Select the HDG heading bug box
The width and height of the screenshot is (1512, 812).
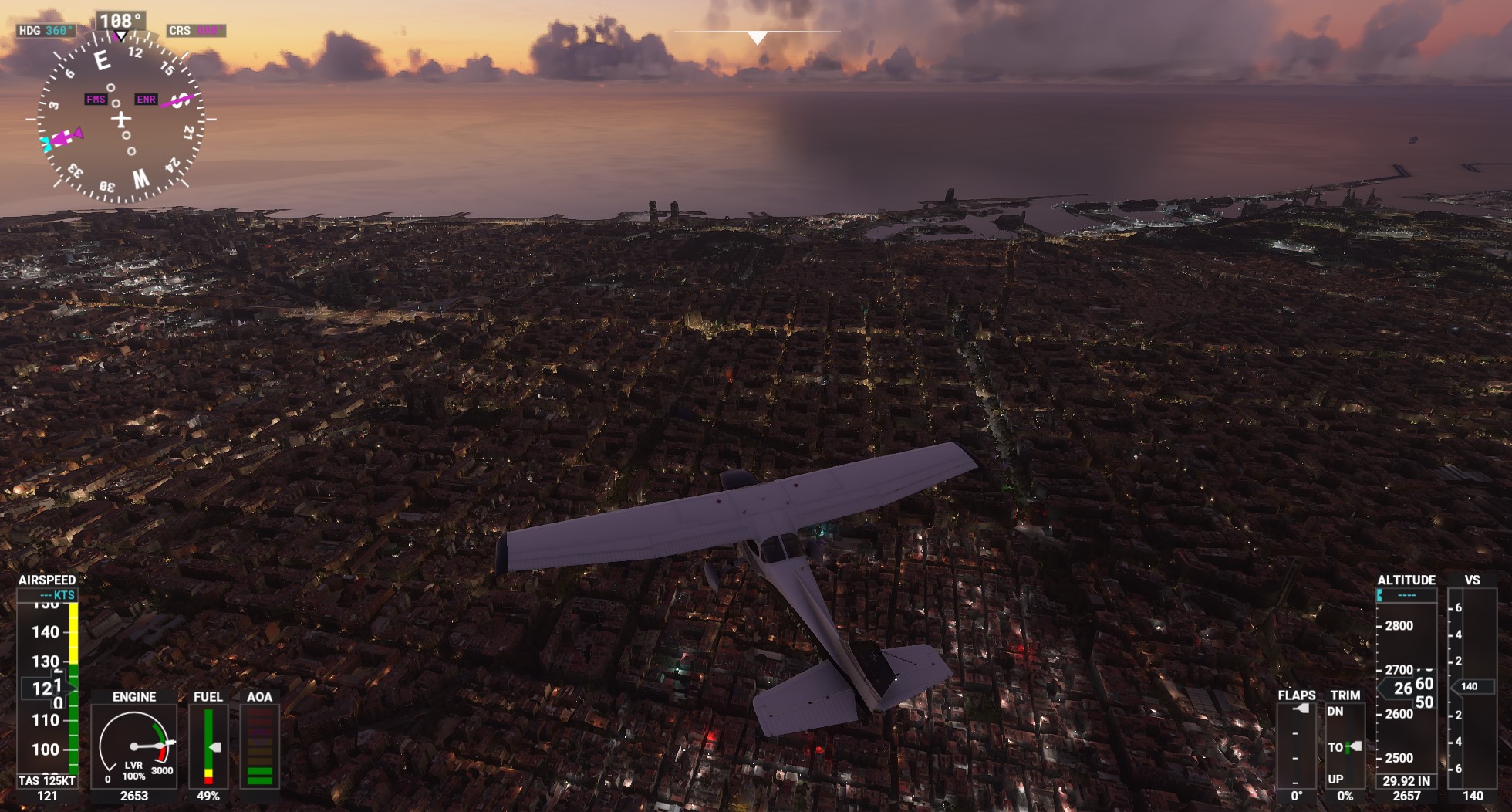pyautogui.click(x=46, y=31)
